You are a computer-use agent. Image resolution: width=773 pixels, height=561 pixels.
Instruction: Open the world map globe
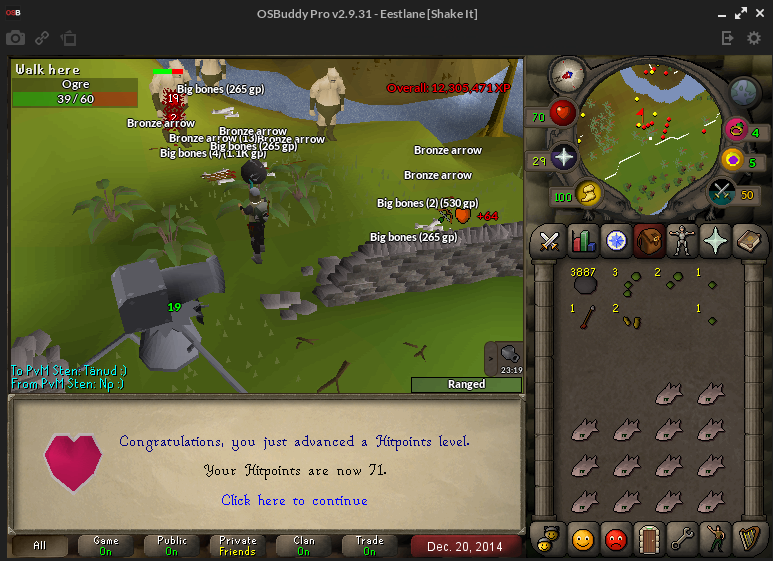pyautogui.click(x=745, y=92)
